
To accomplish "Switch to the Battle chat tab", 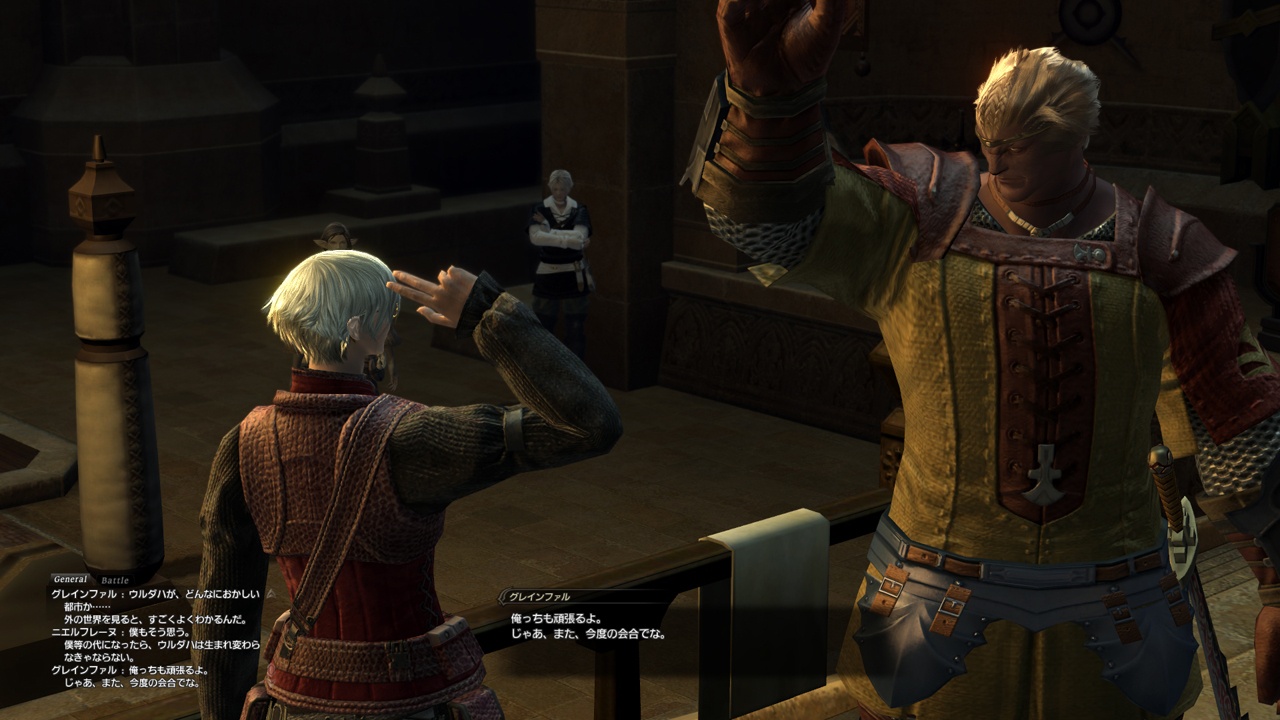I will tap(115, 580).
